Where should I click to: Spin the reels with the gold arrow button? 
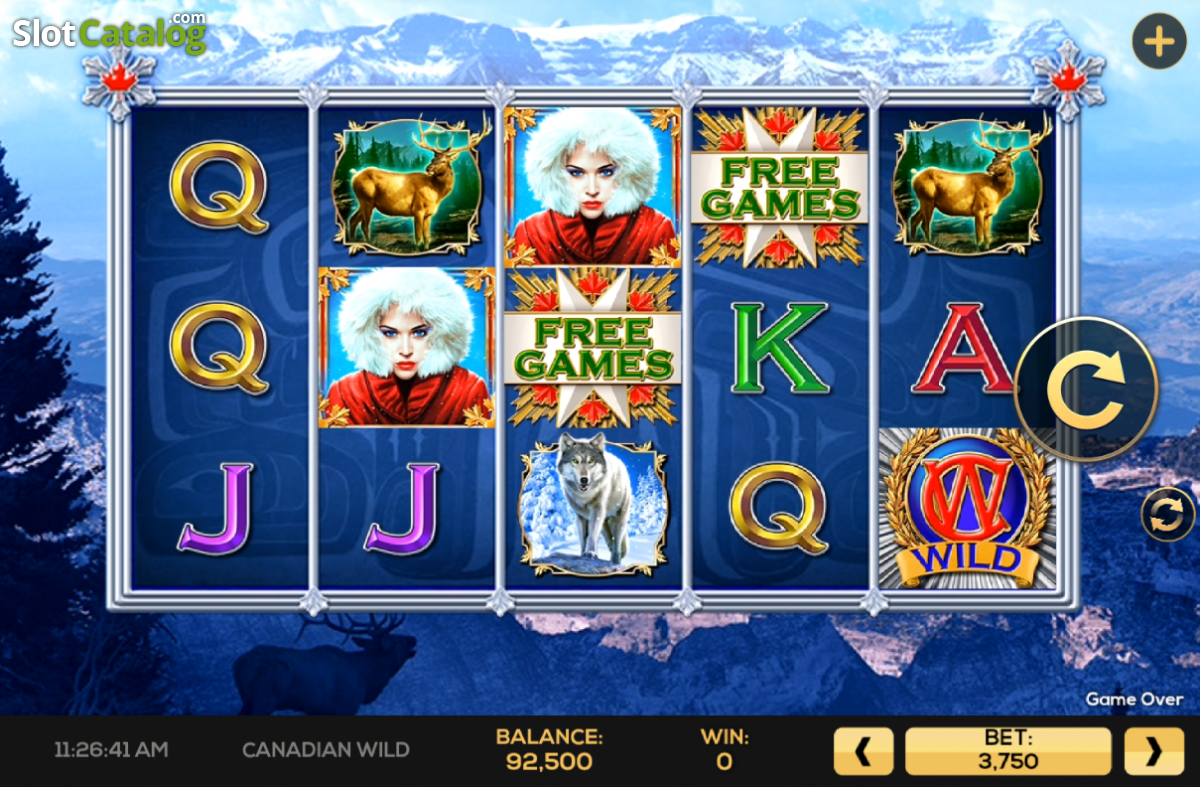[1086, 389]
